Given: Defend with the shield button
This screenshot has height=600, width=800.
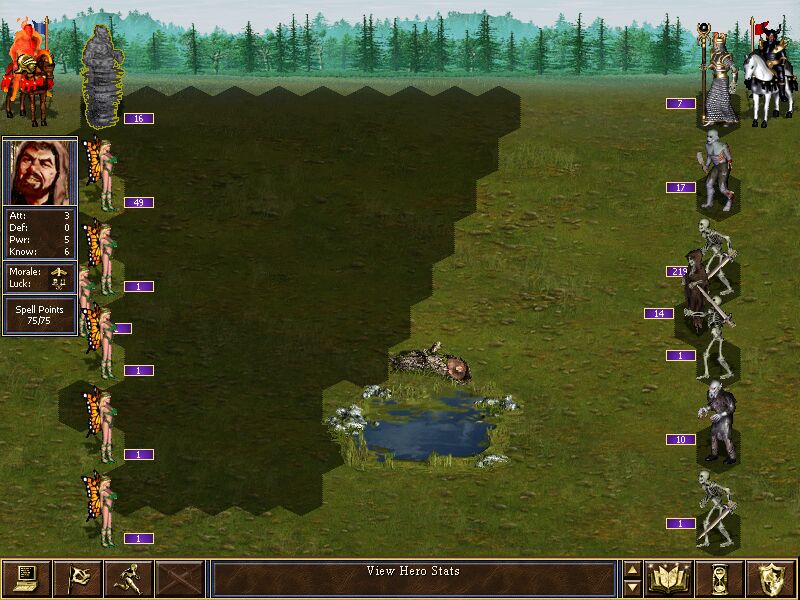Looking at the screenshot, I should (x=772, y=579).
